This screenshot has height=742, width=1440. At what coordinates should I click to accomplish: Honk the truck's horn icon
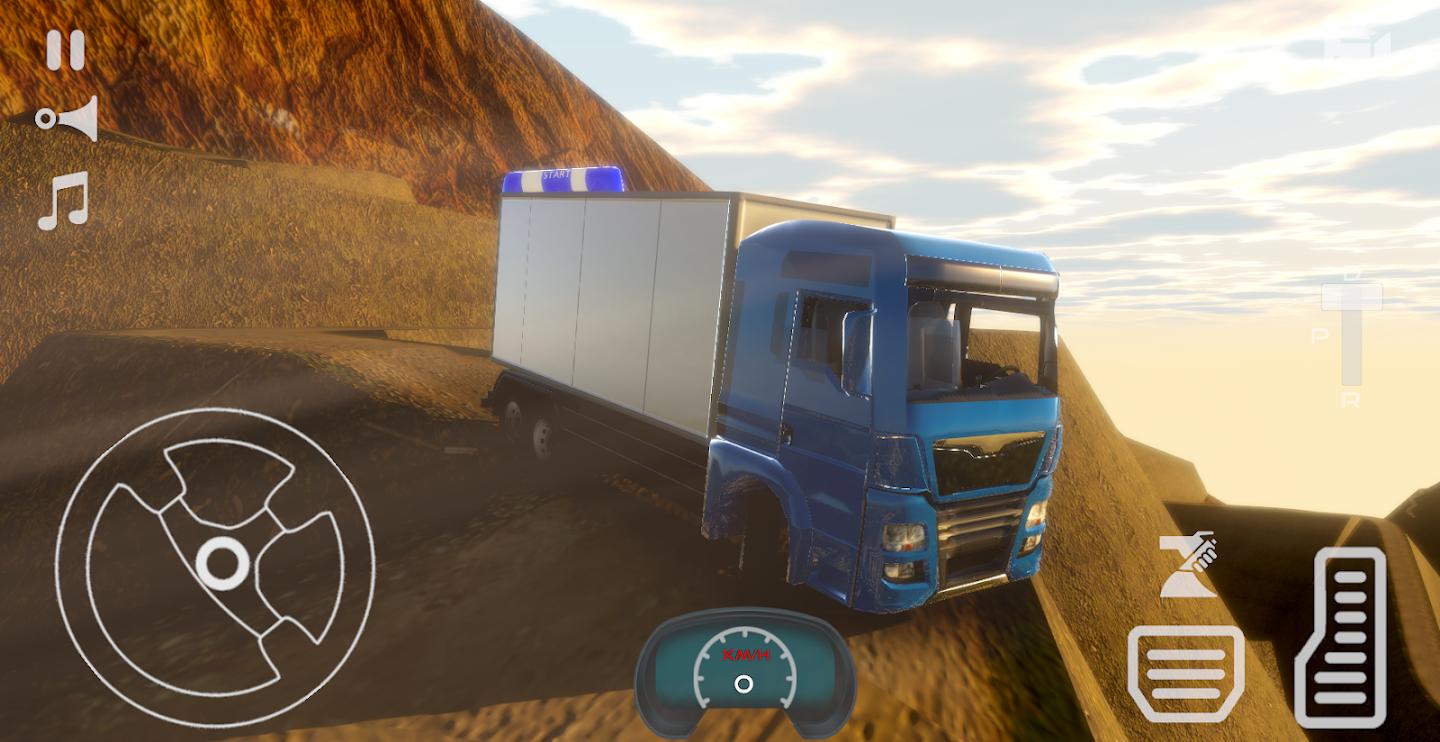coord(67,119)
